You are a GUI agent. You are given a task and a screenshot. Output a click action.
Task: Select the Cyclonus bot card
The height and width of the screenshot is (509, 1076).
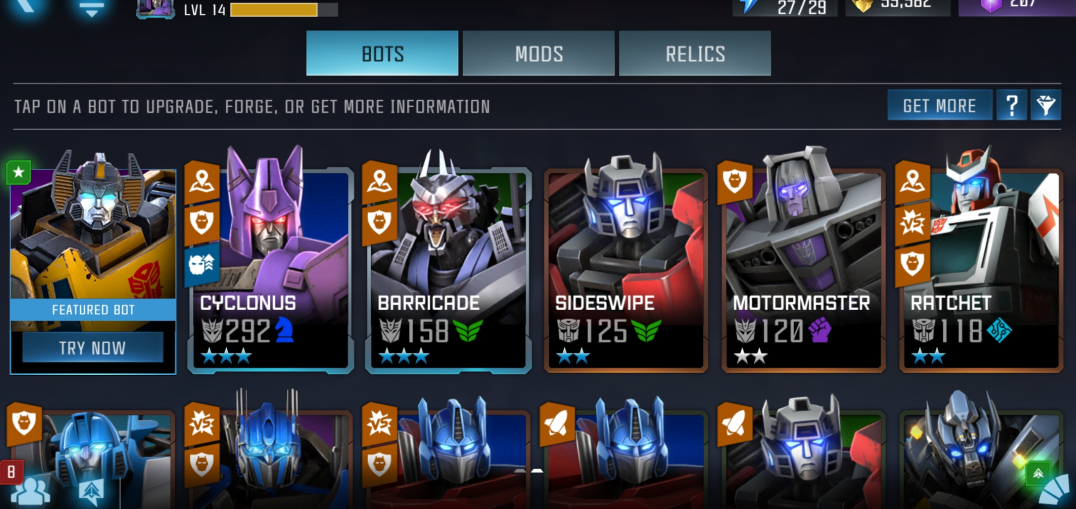271,270
